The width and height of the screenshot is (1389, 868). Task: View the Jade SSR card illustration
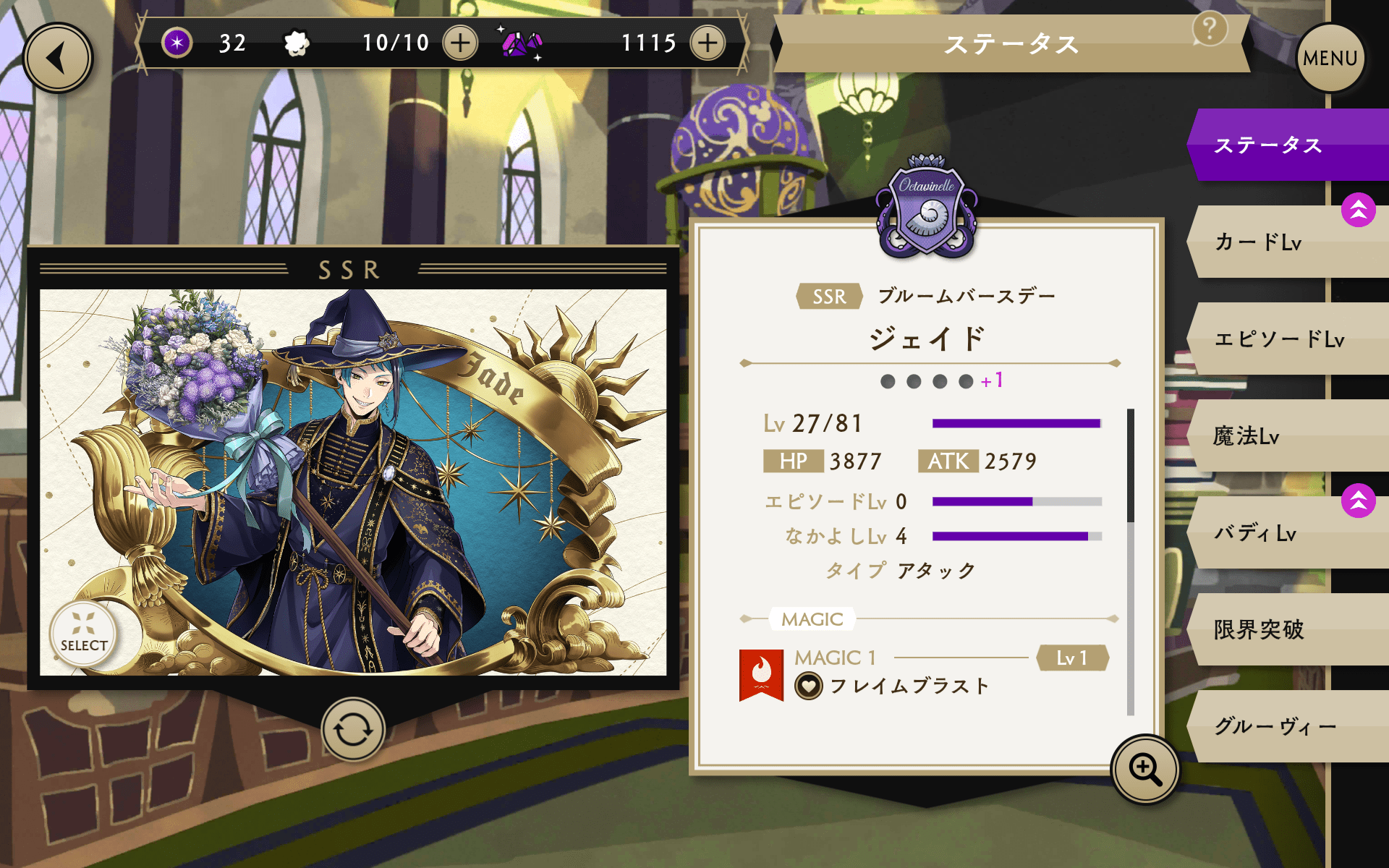point(353,482)
